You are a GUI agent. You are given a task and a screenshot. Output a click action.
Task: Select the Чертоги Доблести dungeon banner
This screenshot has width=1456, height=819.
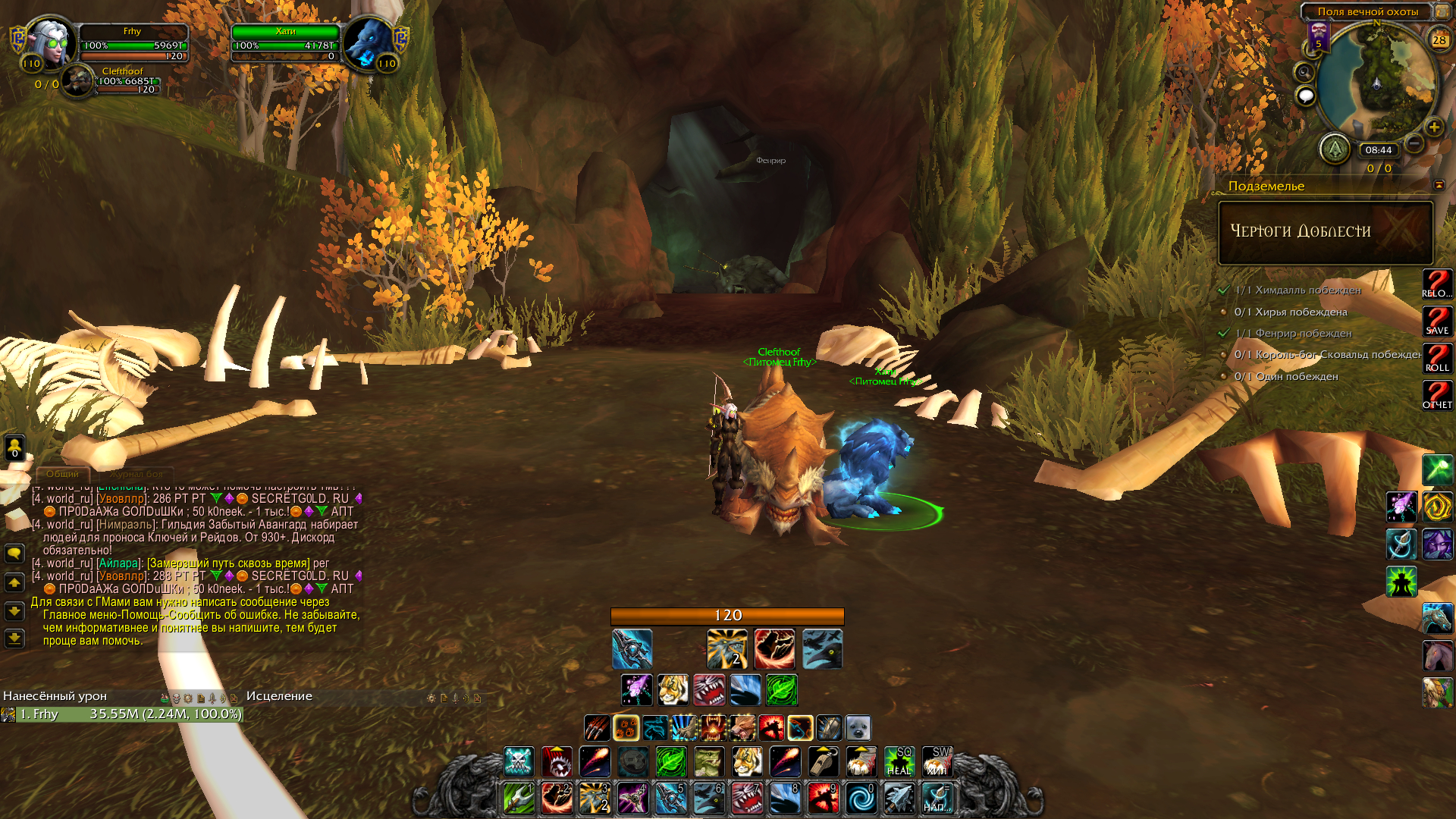[1325, 232]
